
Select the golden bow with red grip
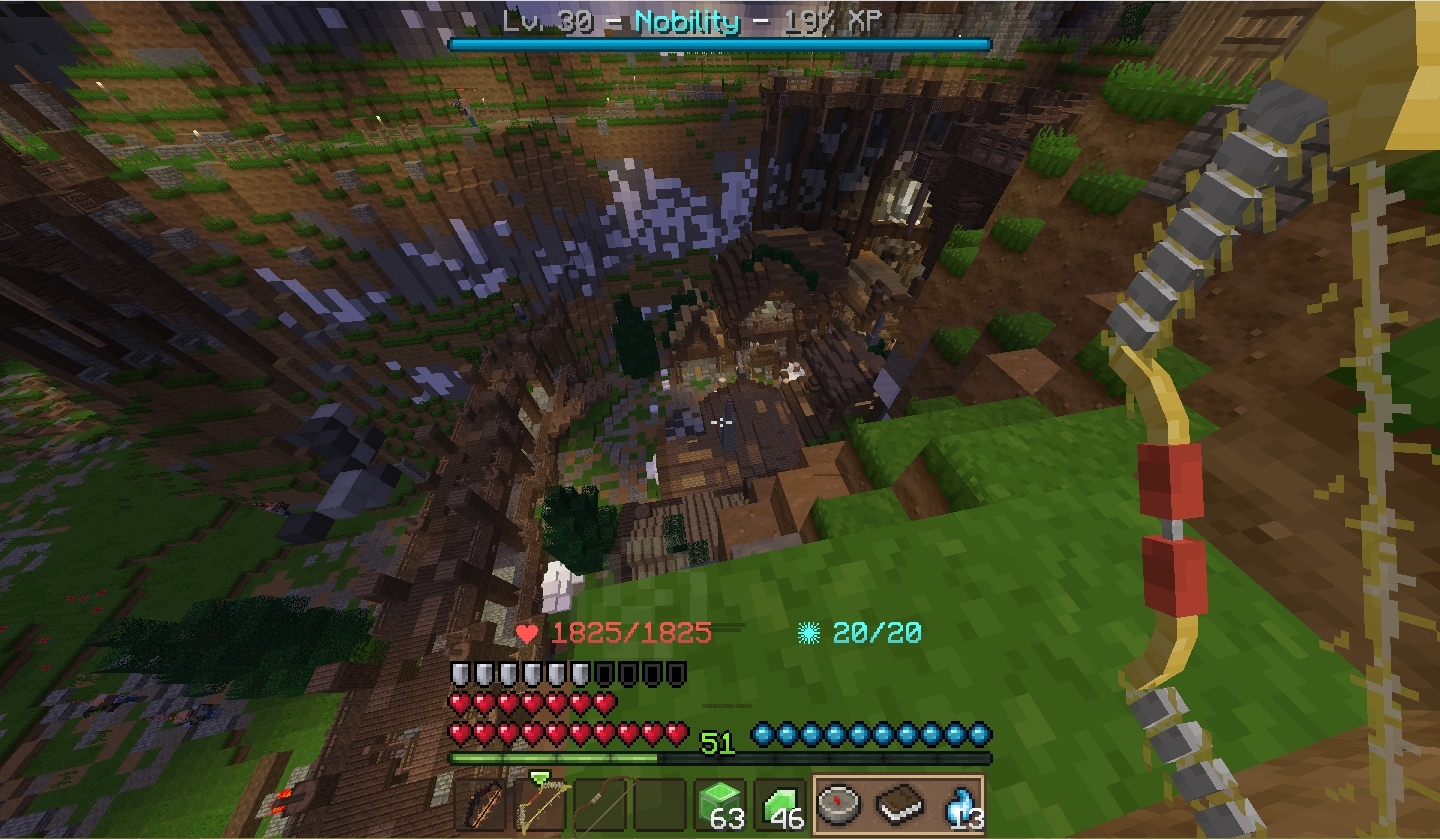point(541,805)
